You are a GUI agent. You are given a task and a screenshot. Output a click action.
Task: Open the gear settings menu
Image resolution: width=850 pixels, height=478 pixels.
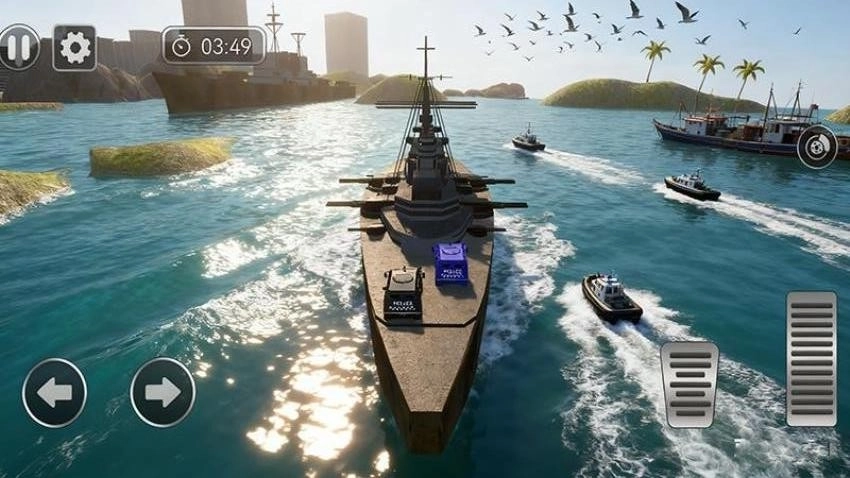pos(74,47)
